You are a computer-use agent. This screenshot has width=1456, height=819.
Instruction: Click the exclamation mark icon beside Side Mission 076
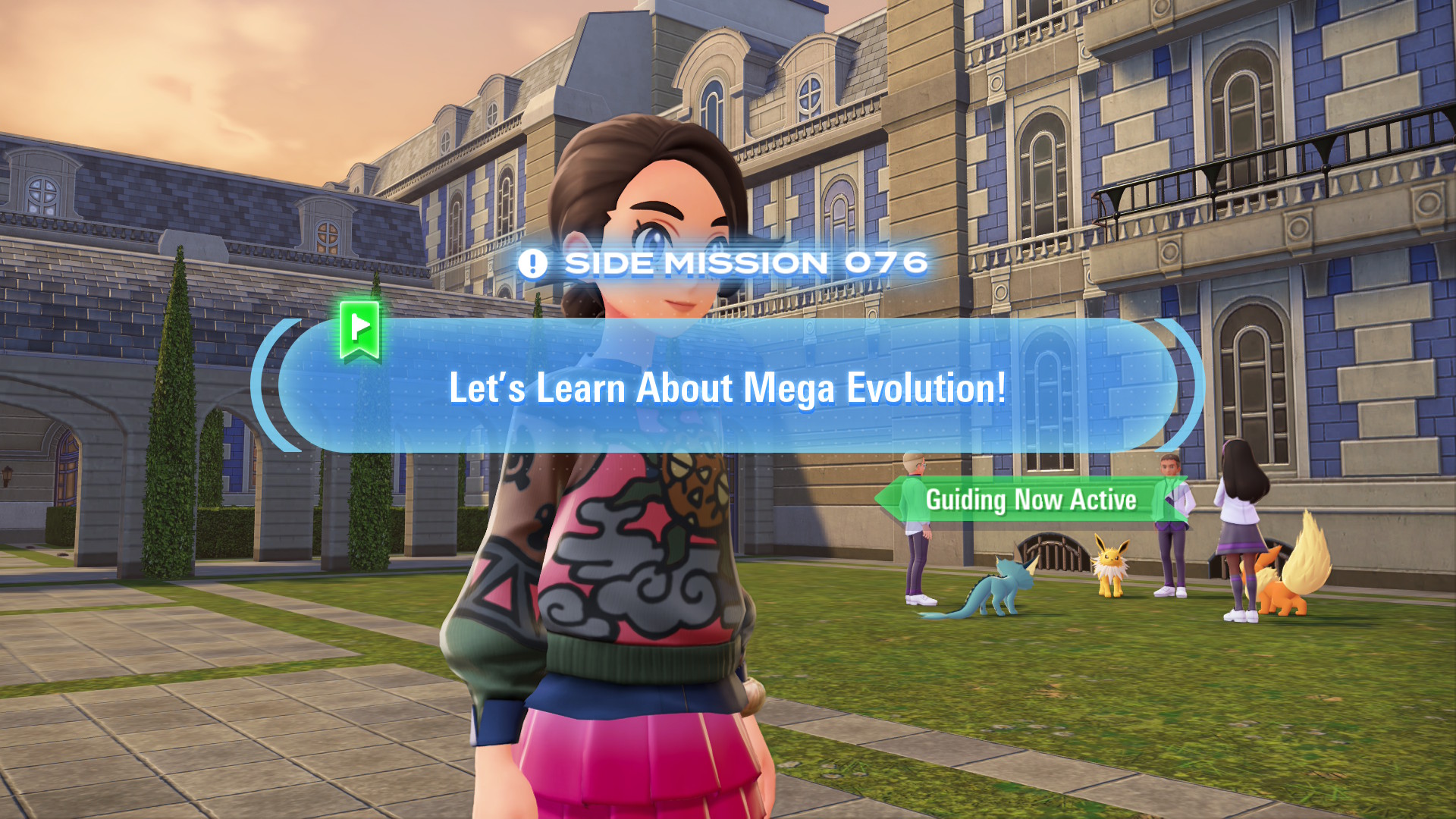[533, 262]
